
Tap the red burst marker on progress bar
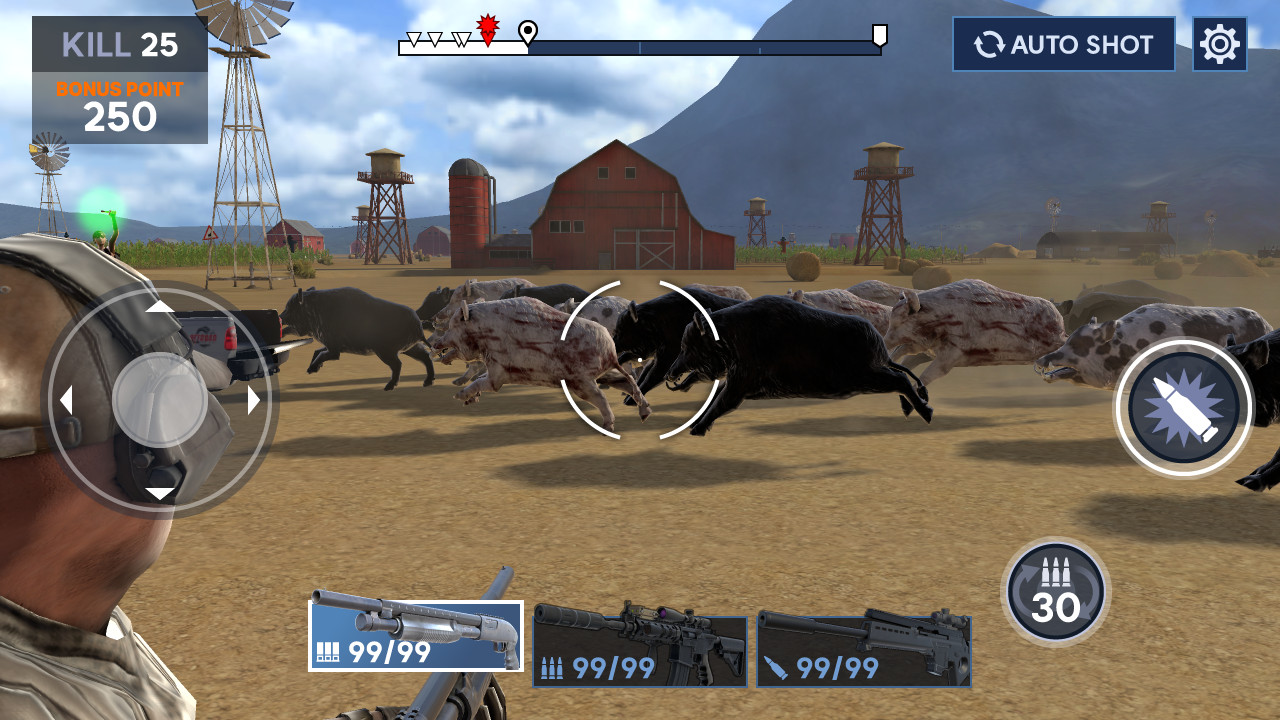click(487, 30)
